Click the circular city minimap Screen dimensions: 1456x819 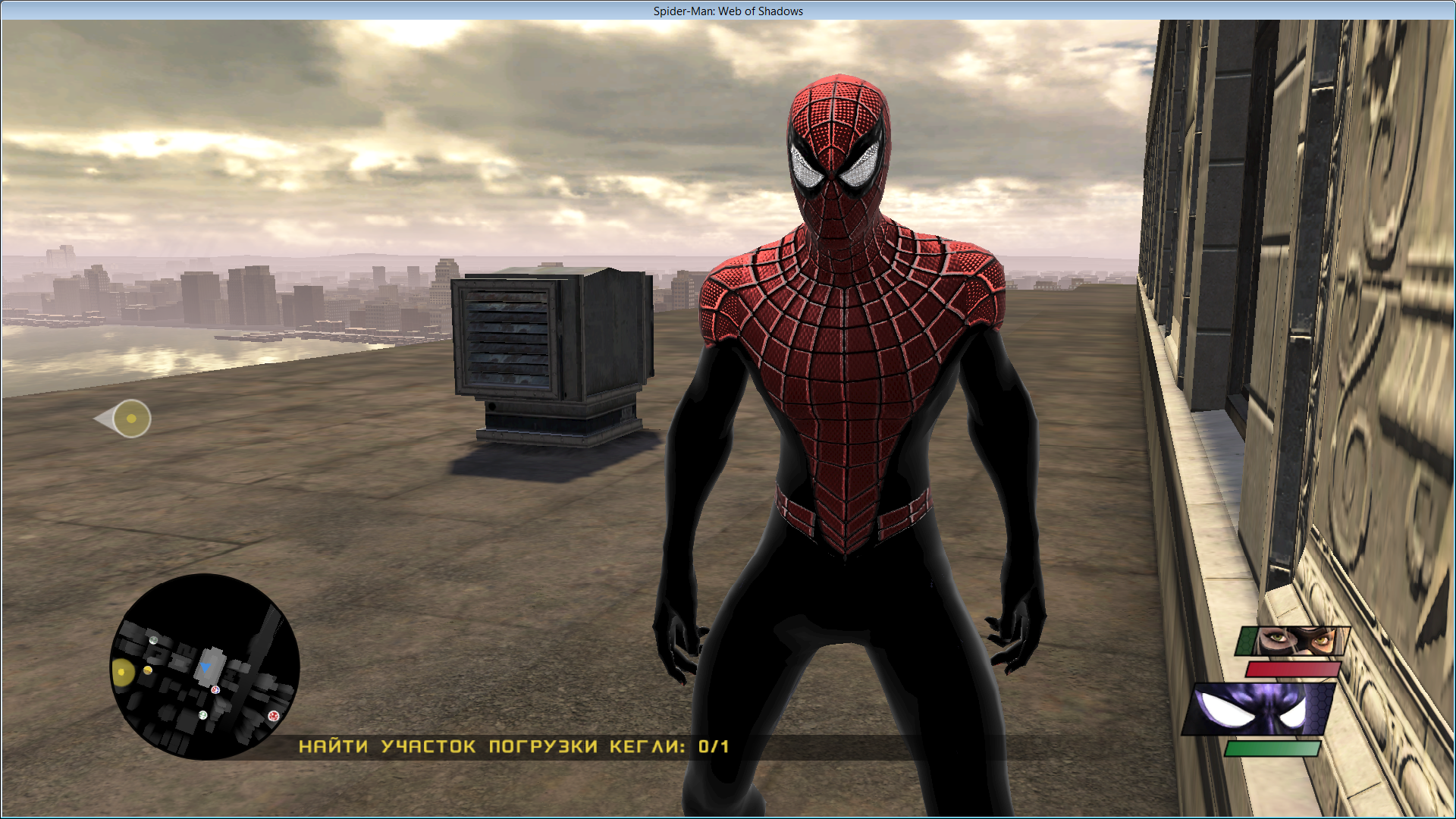tap(205, 667)
